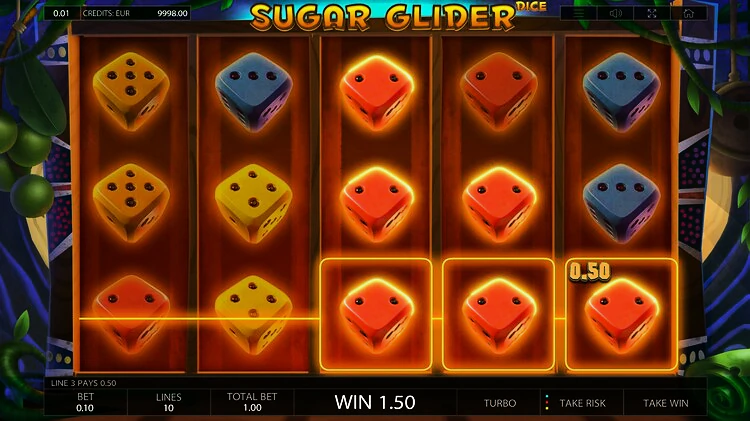Image resolution: width=750 pixels, height=421 pixels.
Task: Enable Turbo spin mode
Action: click(500, 403)
